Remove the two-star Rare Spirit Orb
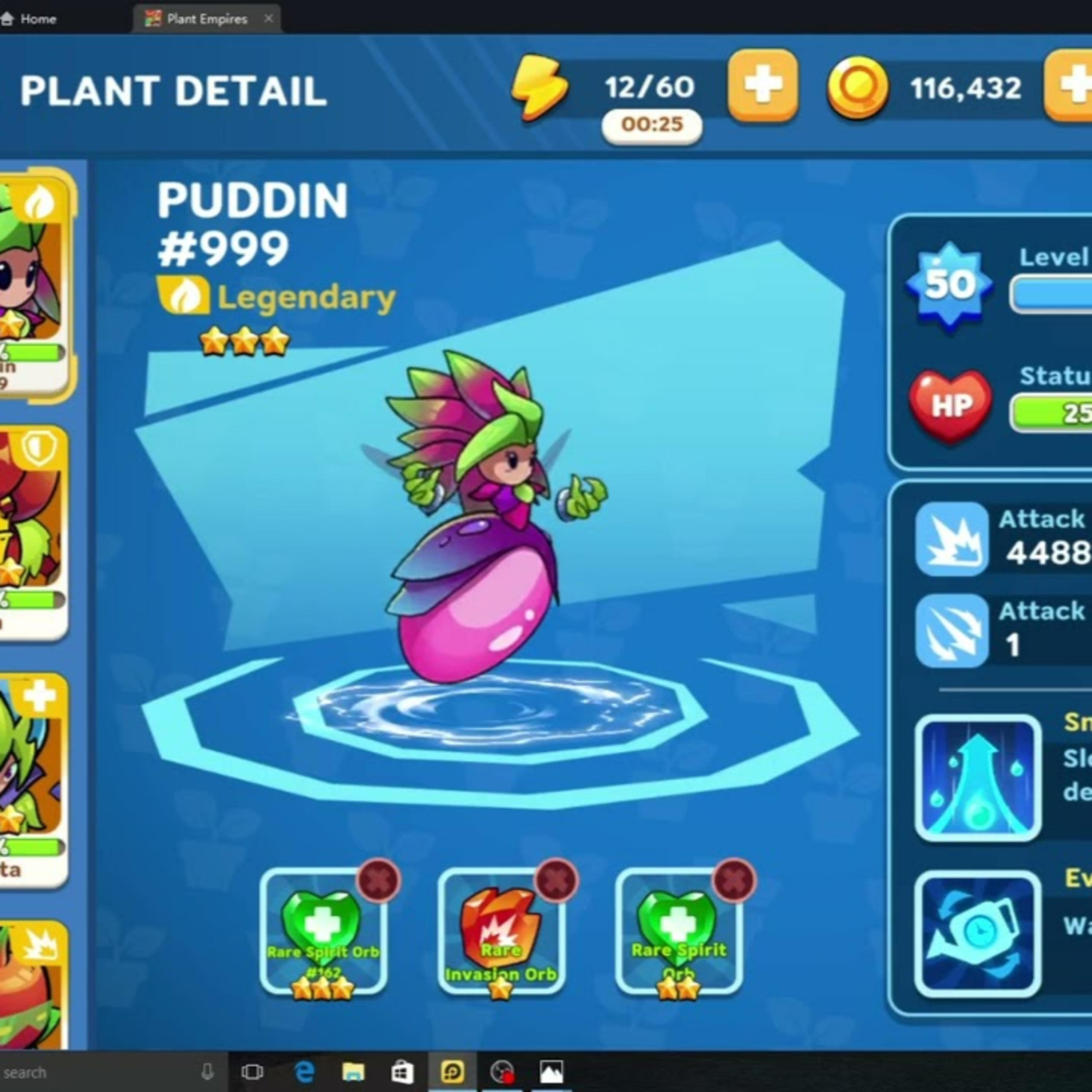Viewport: 1092px width, 1092px height. click(734, 880)
